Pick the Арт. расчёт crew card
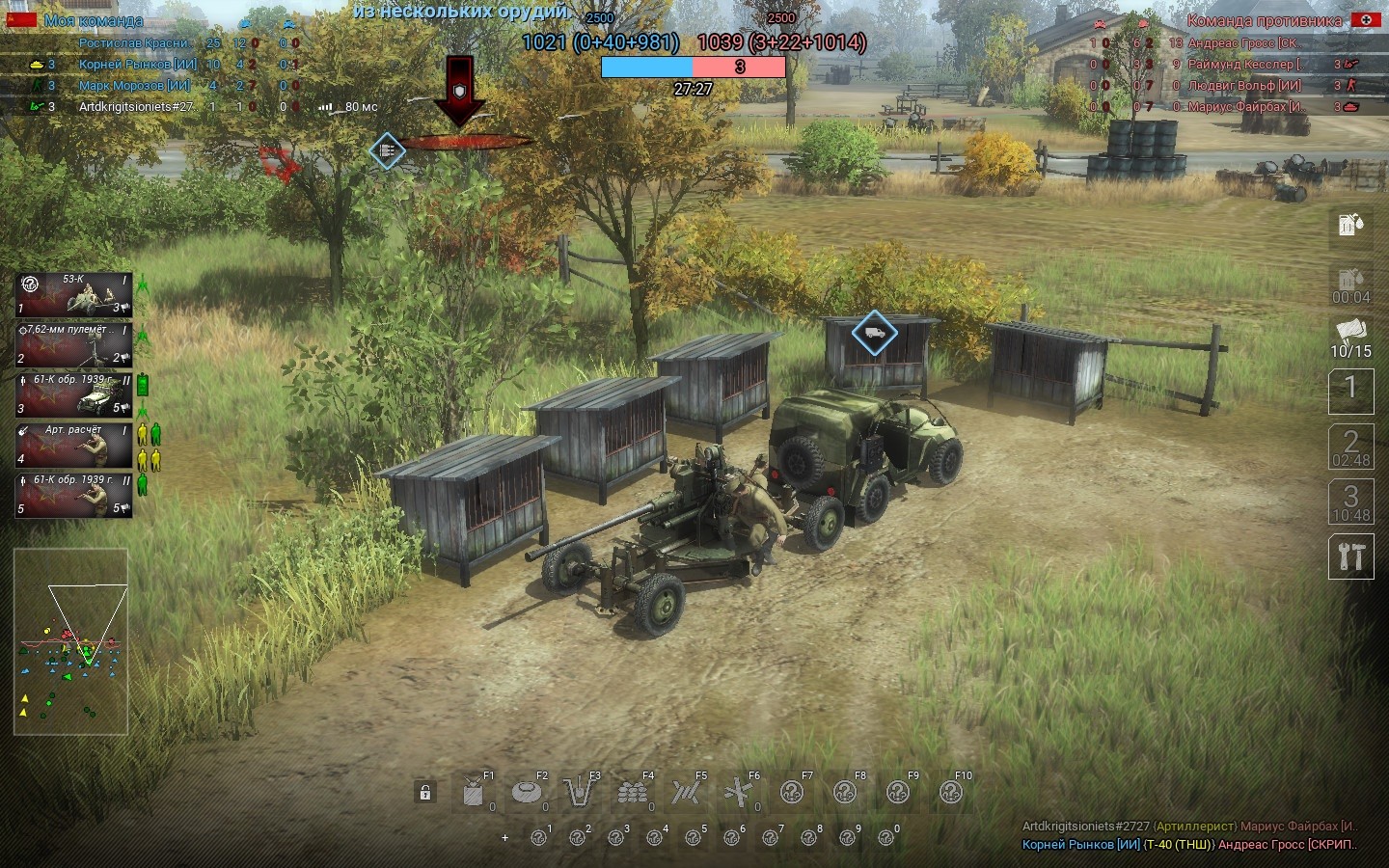 (x=73, y=445)
